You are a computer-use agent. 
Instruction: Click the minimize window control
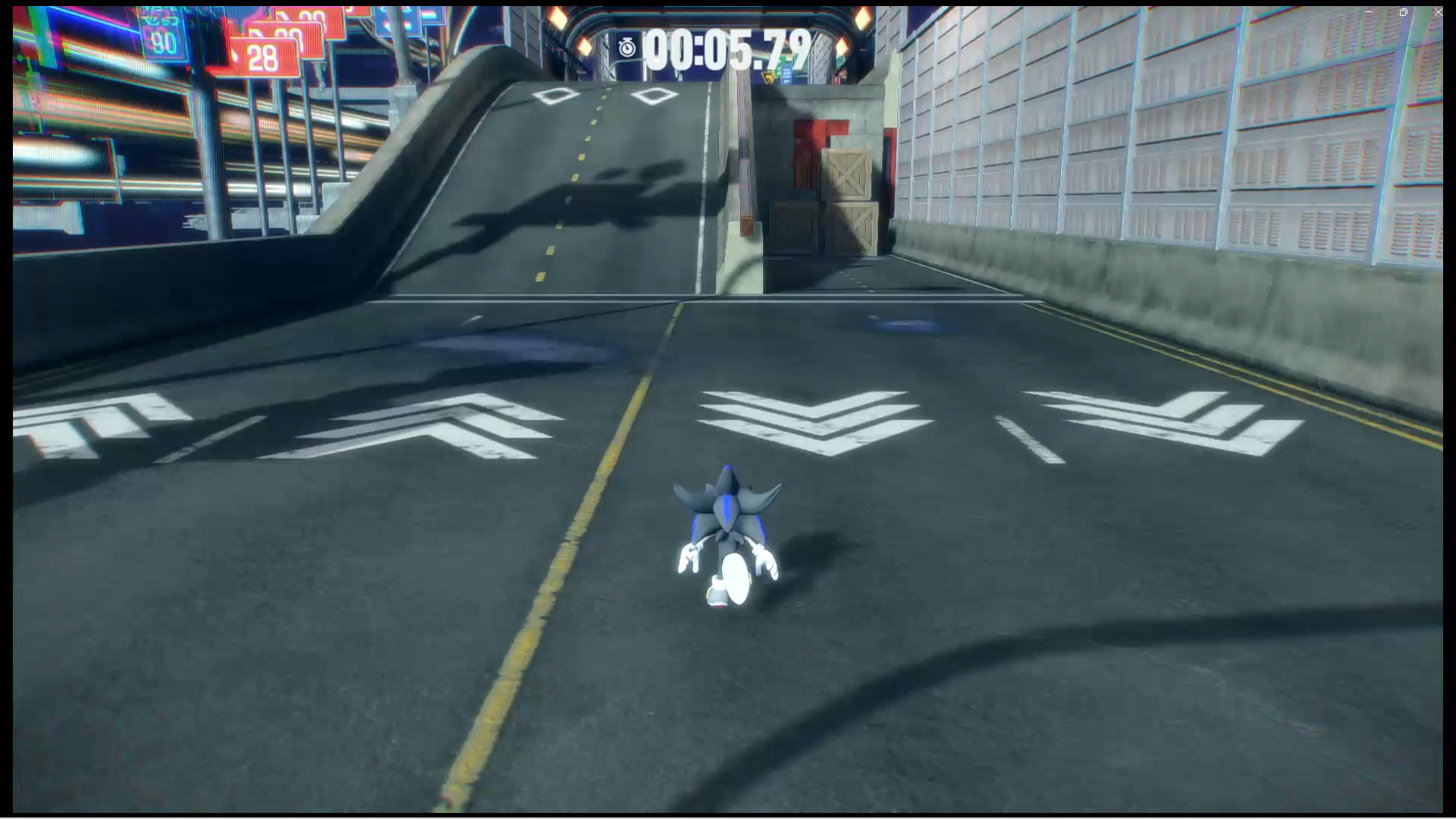pyautogui.click(x=1367, y=11)
